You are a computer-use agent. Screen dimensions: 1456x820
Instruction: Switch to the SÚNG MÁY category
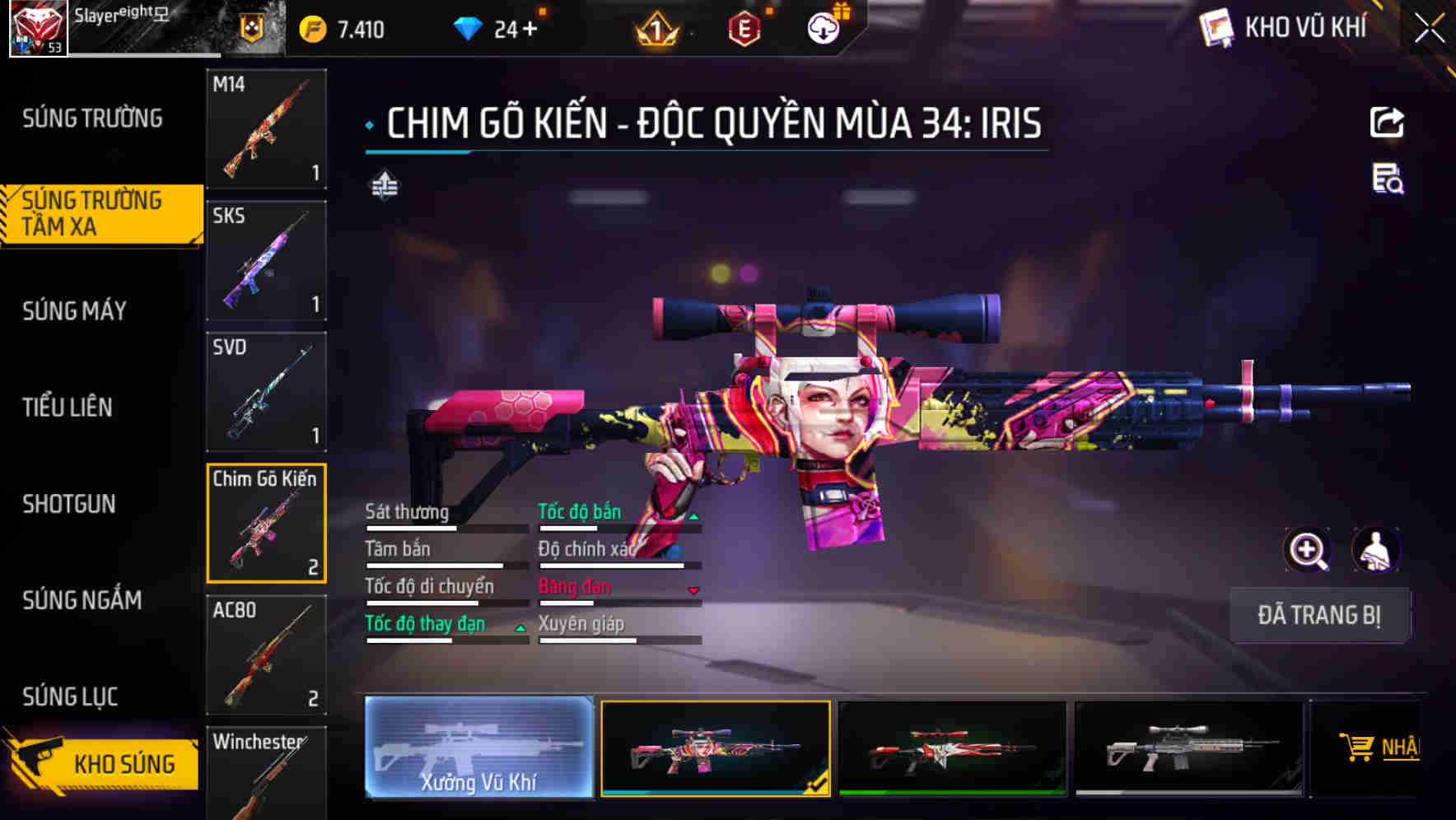tap(74, 310)
